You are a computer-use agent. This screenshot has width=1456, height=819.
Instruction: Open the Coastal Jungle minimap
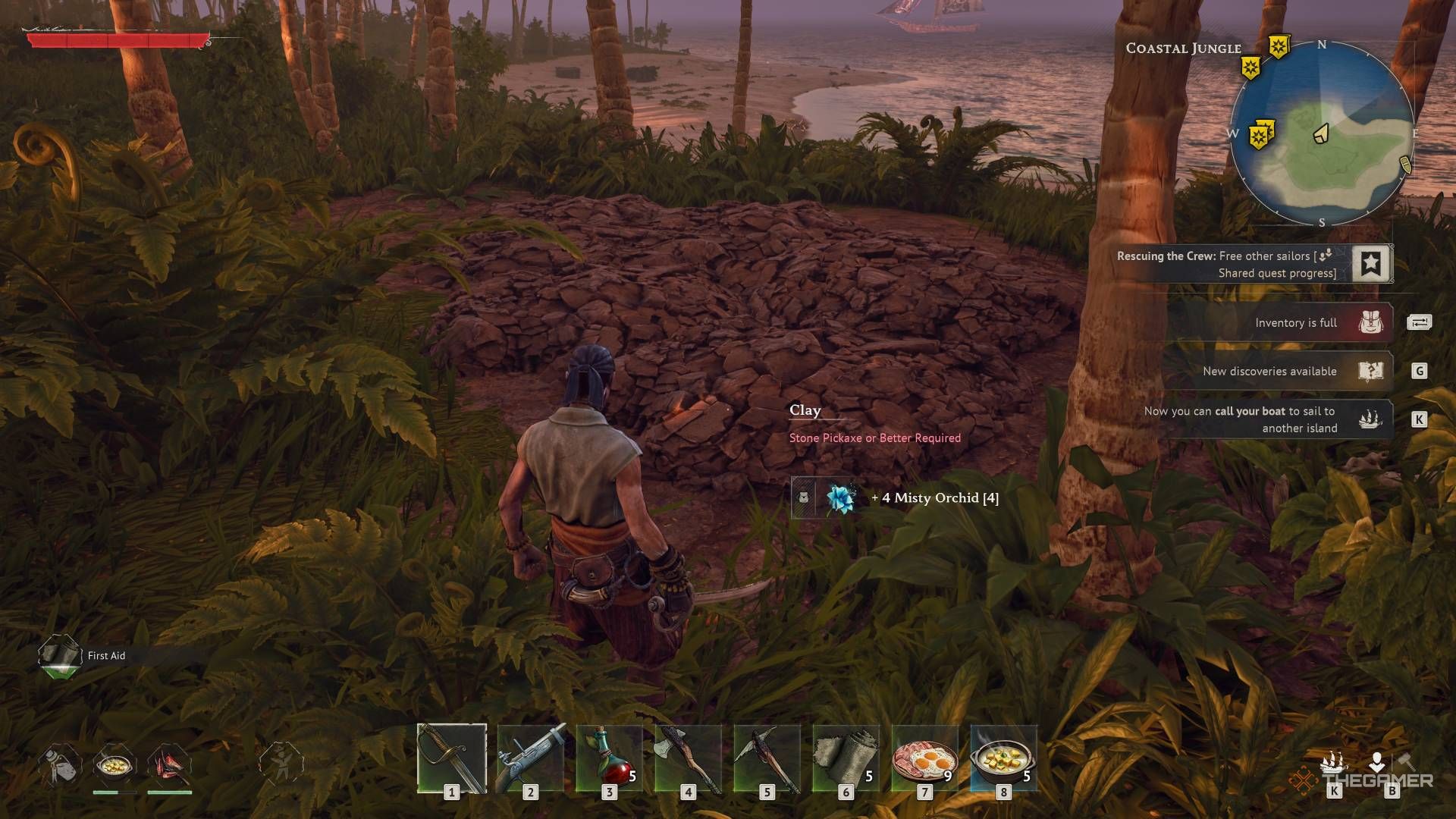coord(1321,134)
